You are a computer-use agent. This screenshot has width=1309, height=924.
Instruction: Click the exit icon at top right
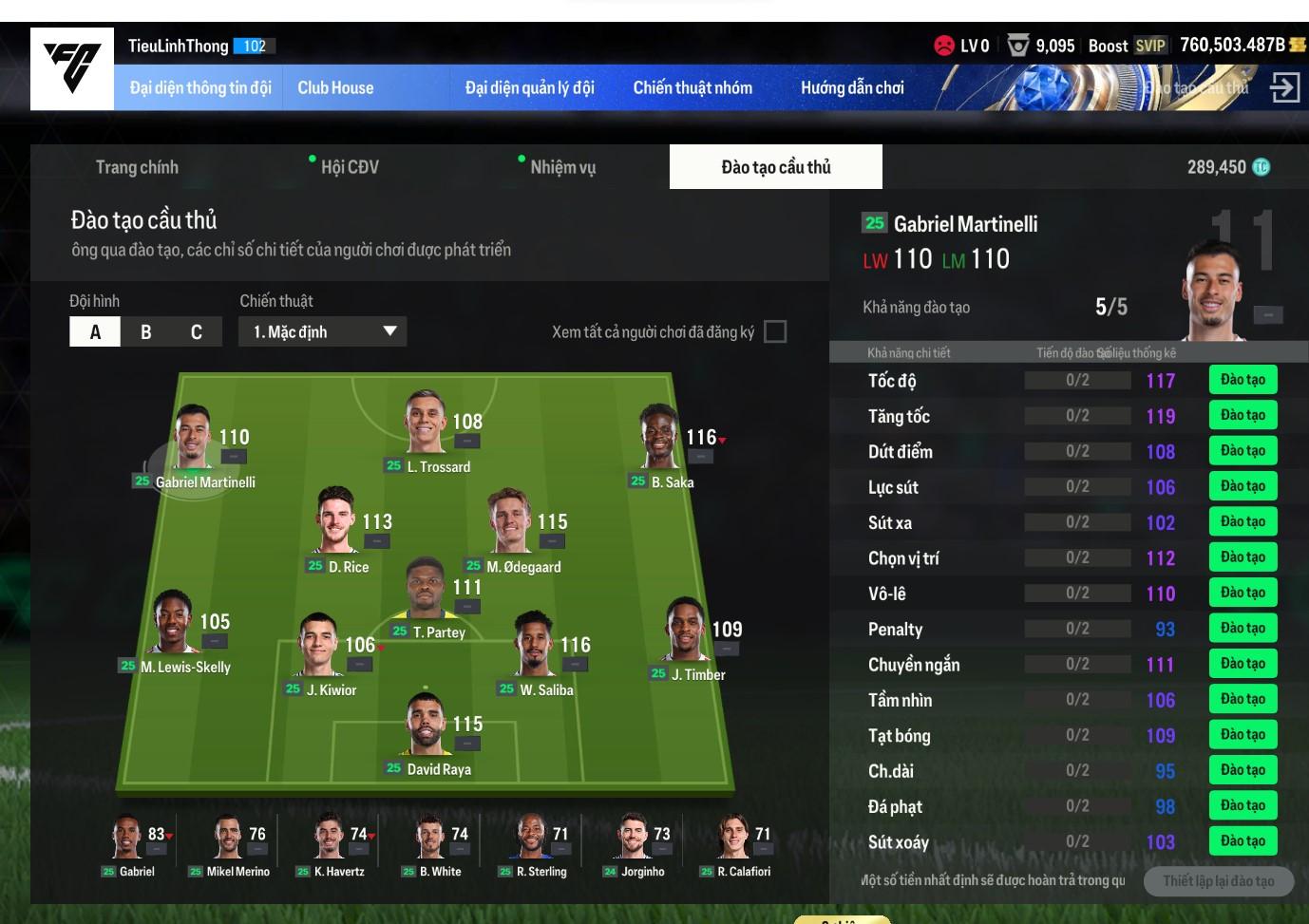click(1284, 87)
